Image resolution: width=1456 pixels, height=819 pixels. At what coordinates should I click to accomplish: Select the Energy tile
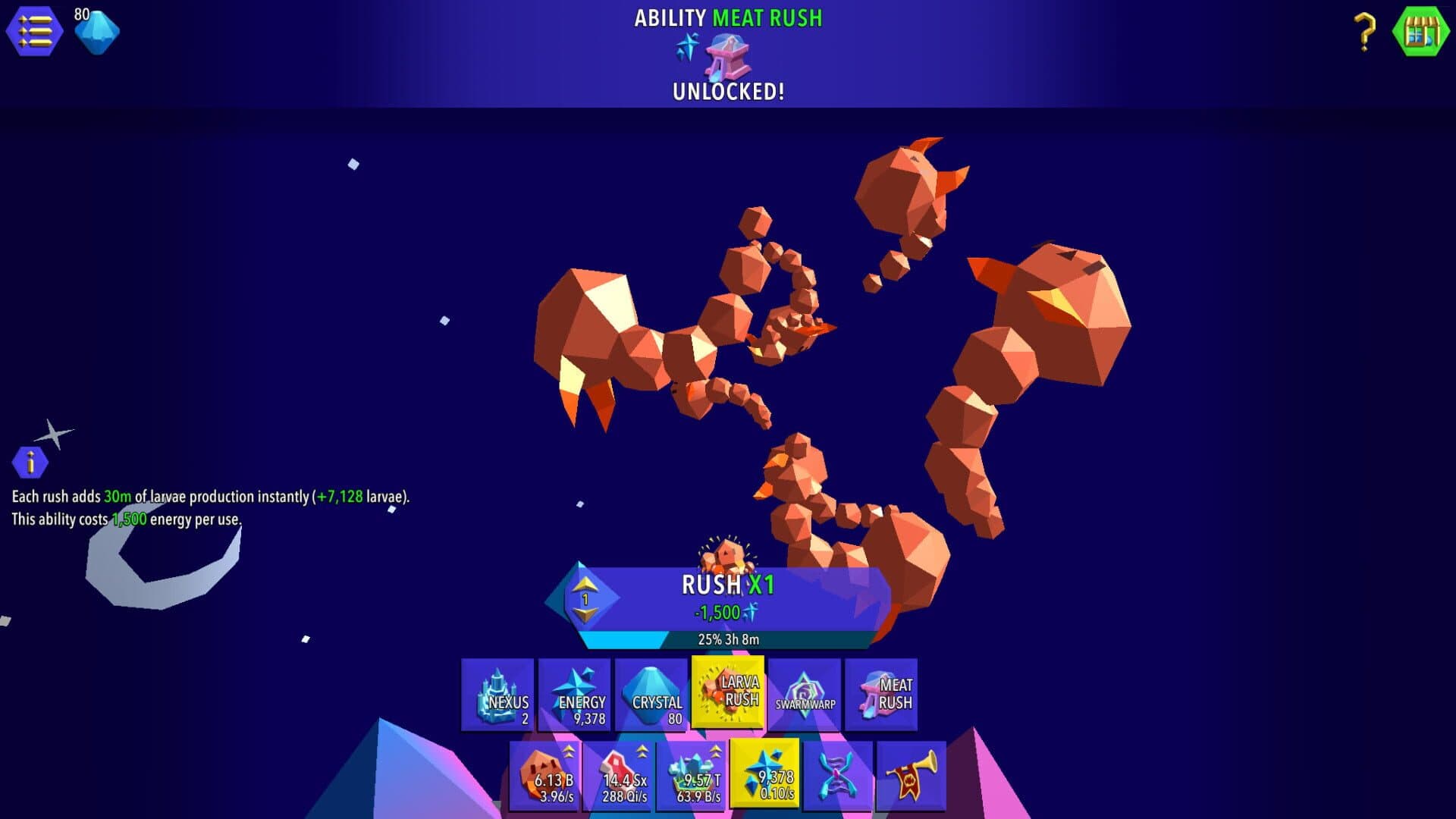tap(575, 695)
